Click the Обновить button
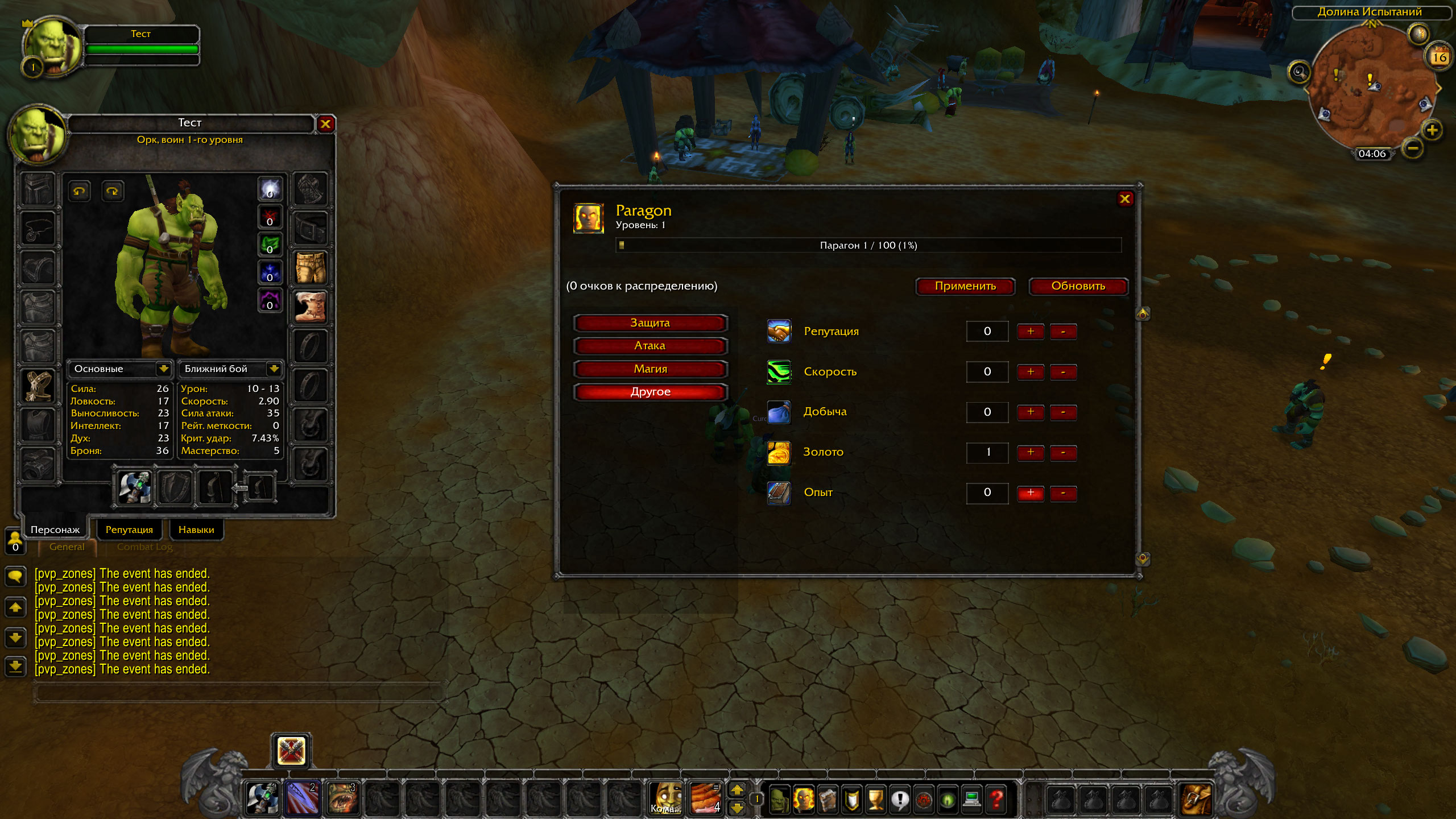 [1078, 286]
